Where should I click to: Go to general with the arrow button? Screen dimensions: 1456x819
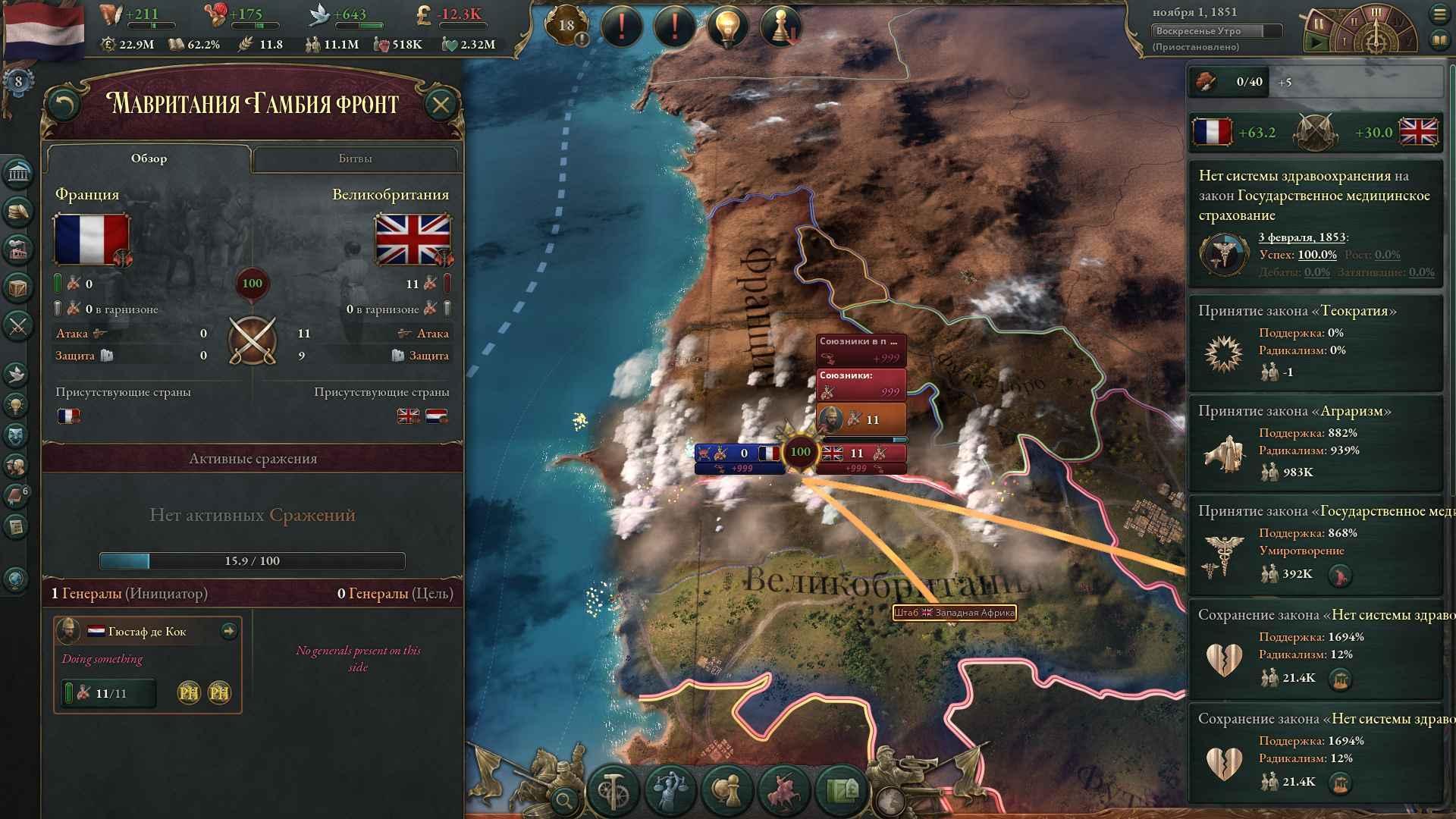click(x=228, y=631)
